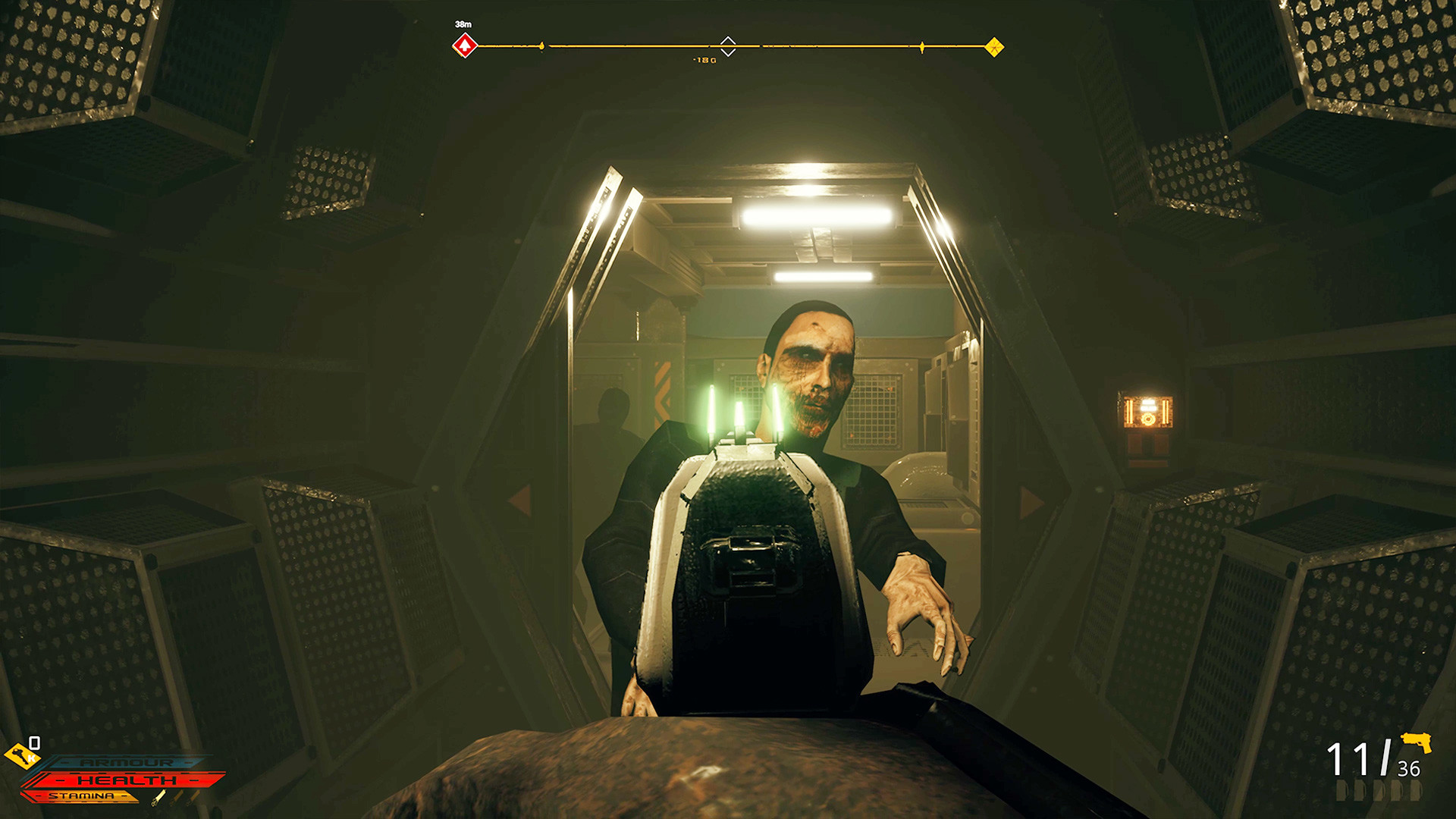Use the syringe item icon beside stamina
This screenshot has height=819, width=1456.
pos(159,797)
